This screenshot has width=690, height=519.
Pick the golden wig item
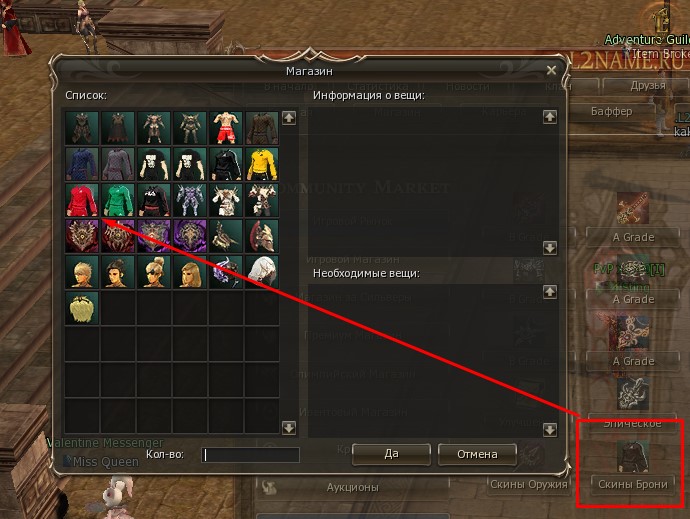(x=82, y=306)
